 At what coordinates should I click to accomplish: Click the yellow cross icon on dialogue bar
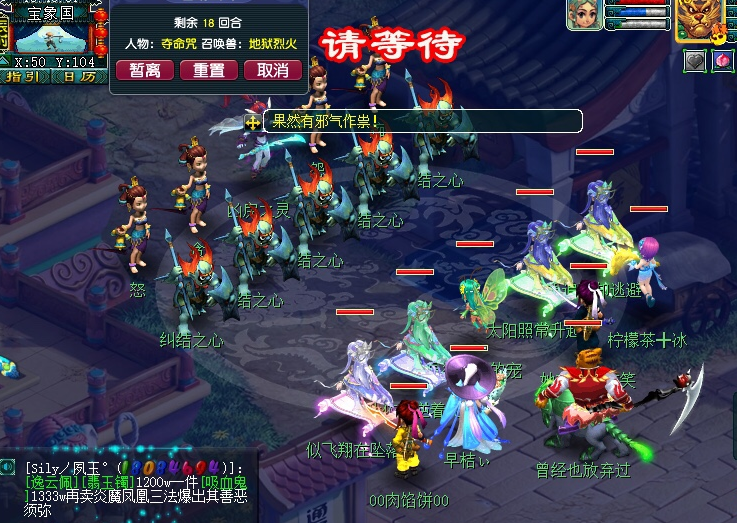click(x=253, y=121)
